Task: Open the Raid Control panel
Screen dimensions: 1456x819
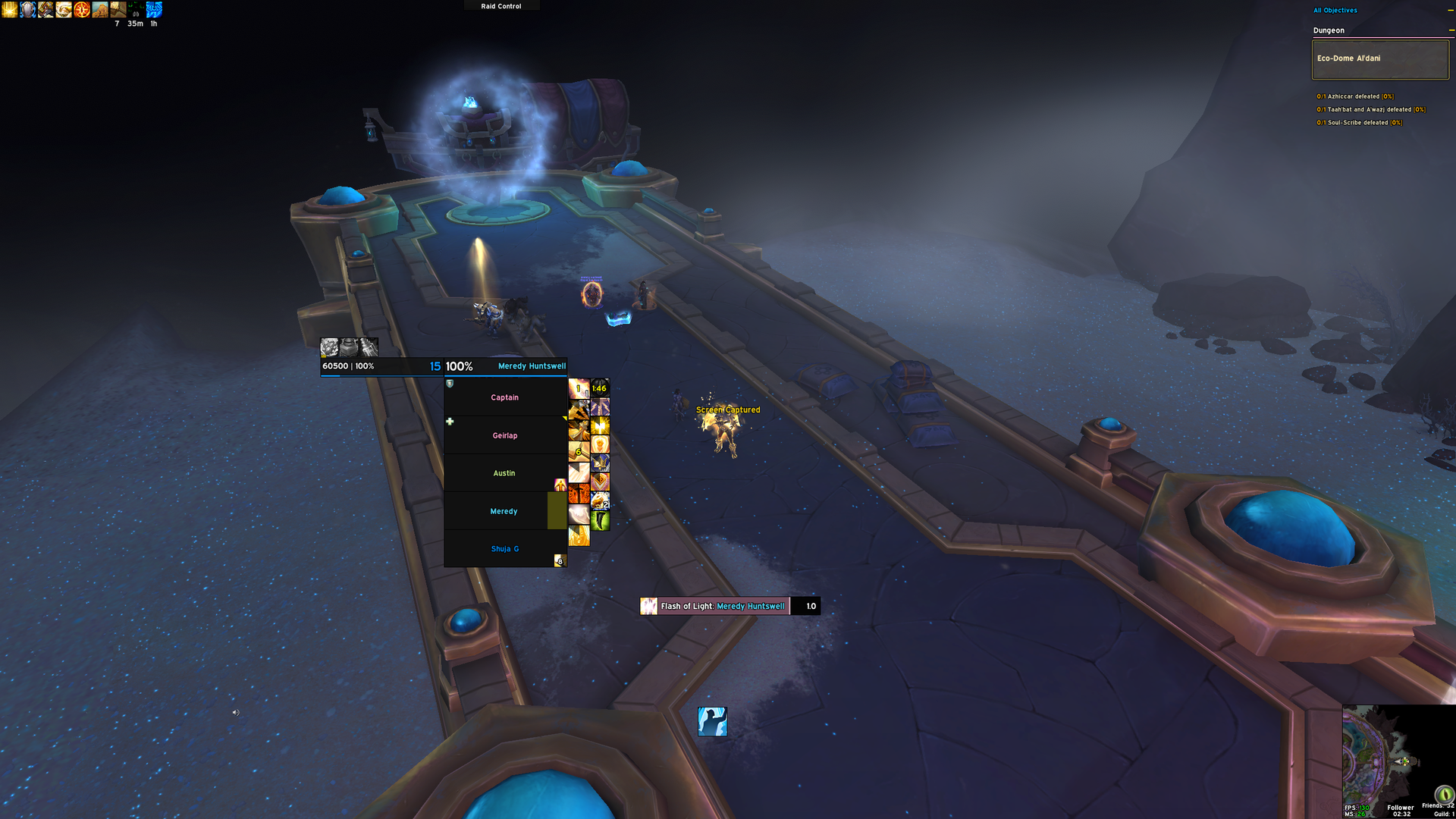Action: [501, 6]
